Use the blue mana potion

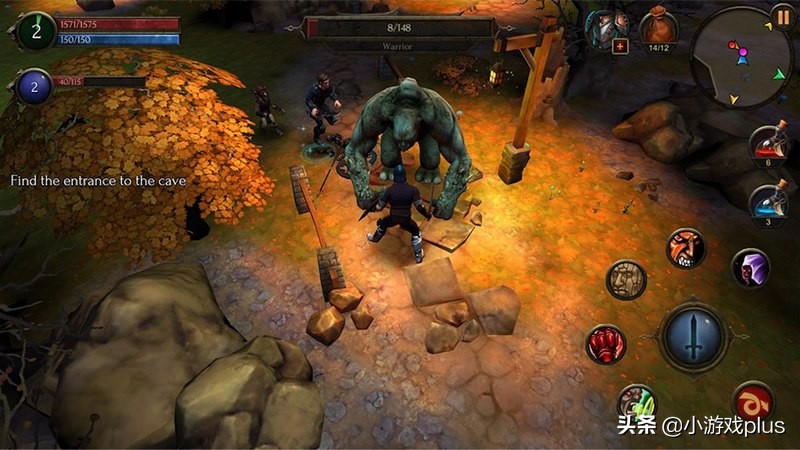[769, 202]
